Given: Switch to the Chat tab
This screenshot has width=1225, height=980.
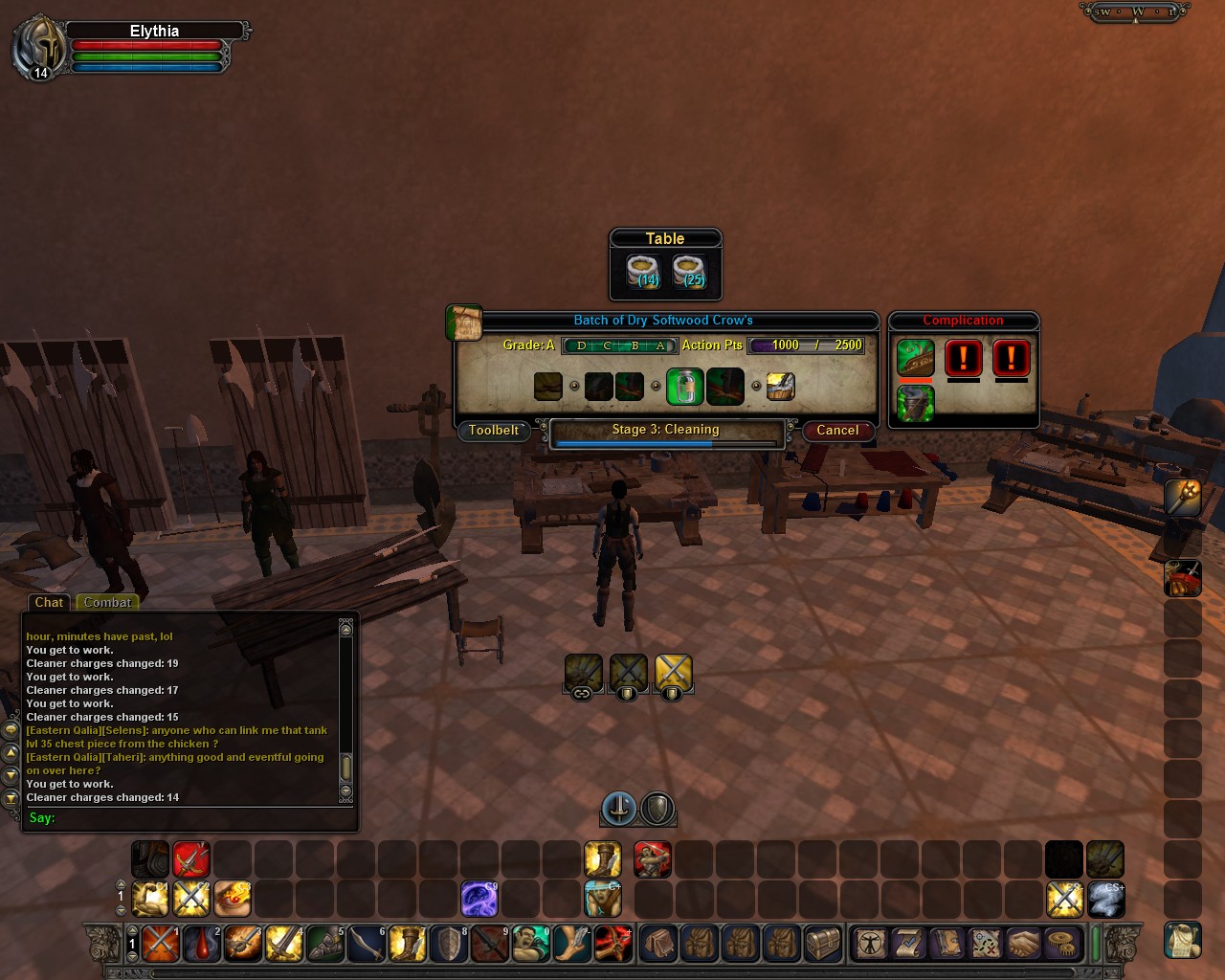Looking at the screenshot, I should click(49, 603).
